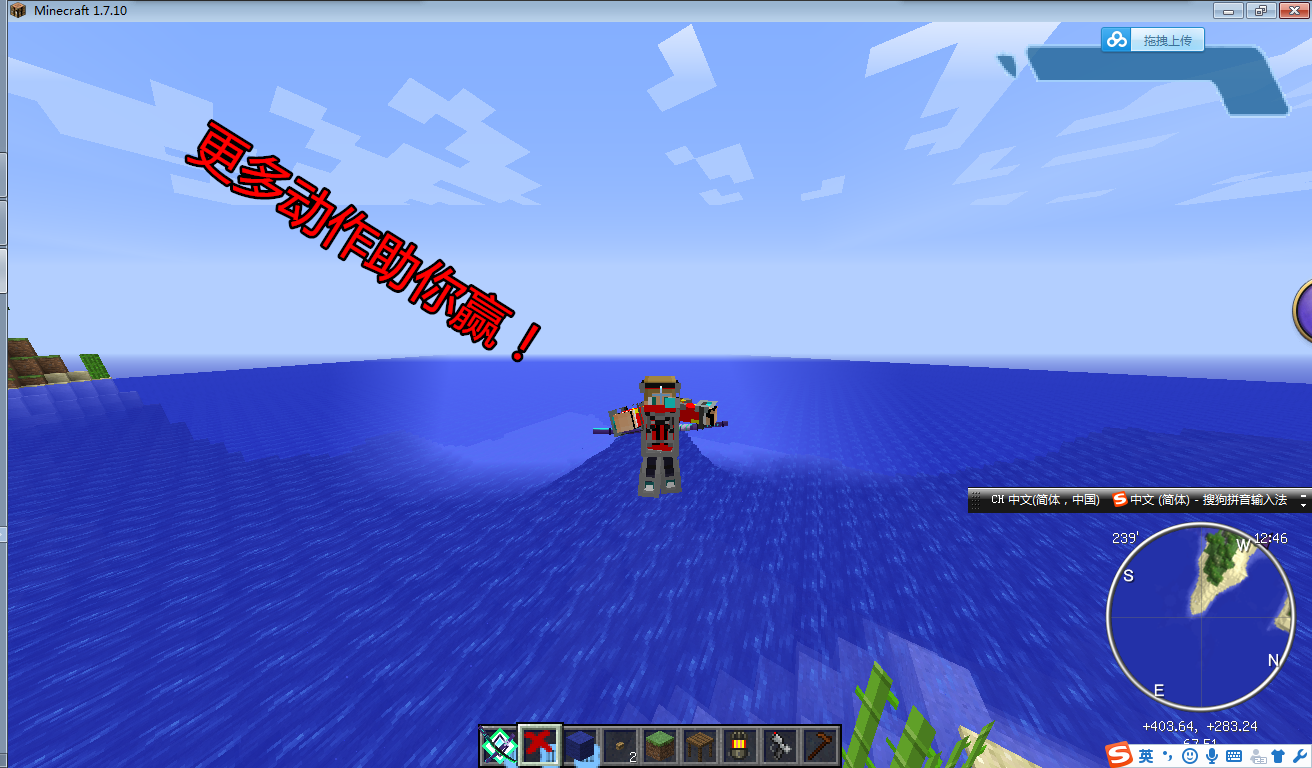Select the slot holding two small items
The image size is (1312, 768).
(x=620, y=746)
